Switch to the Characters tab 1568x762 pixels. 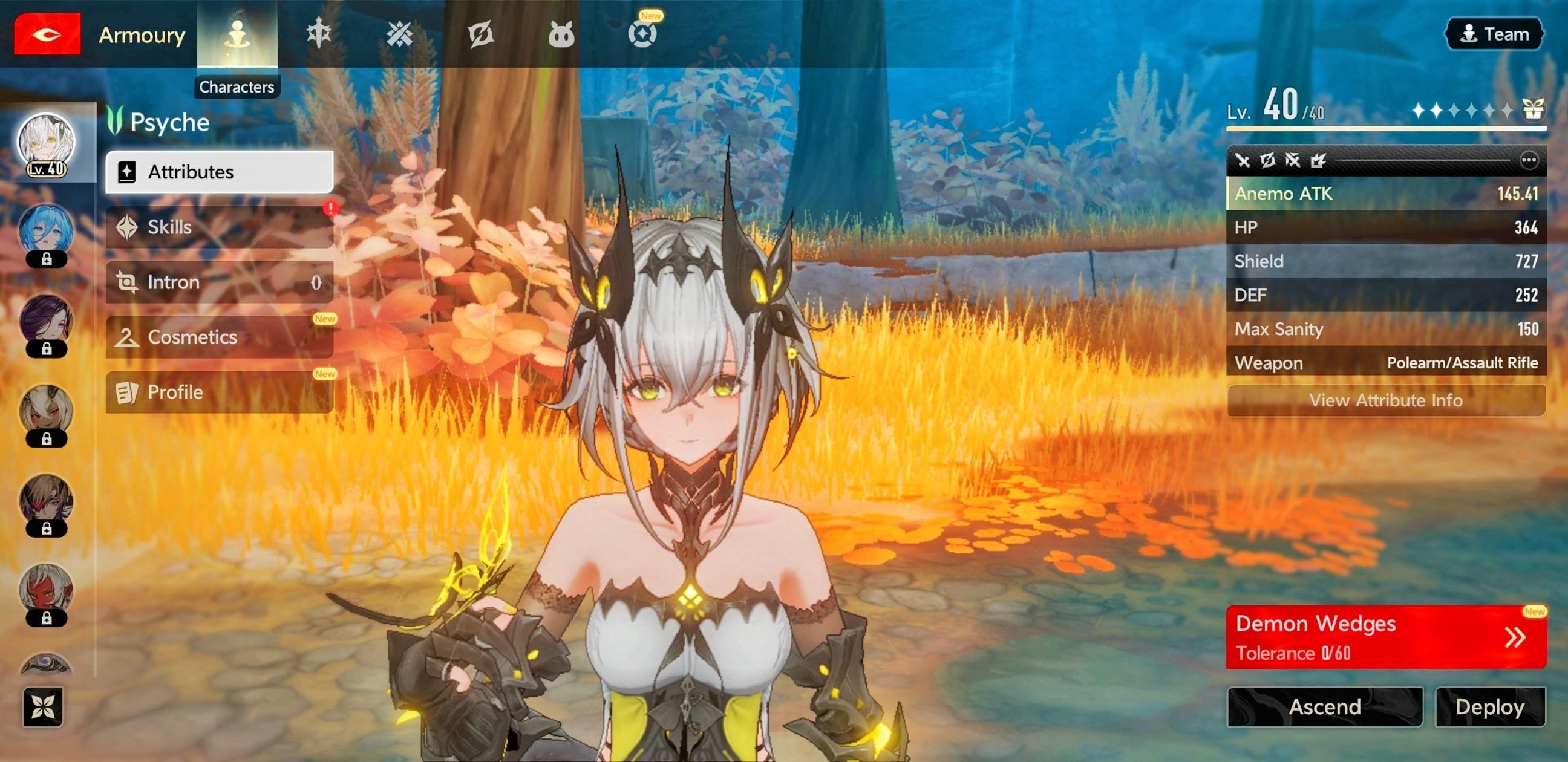coord(237,34)
